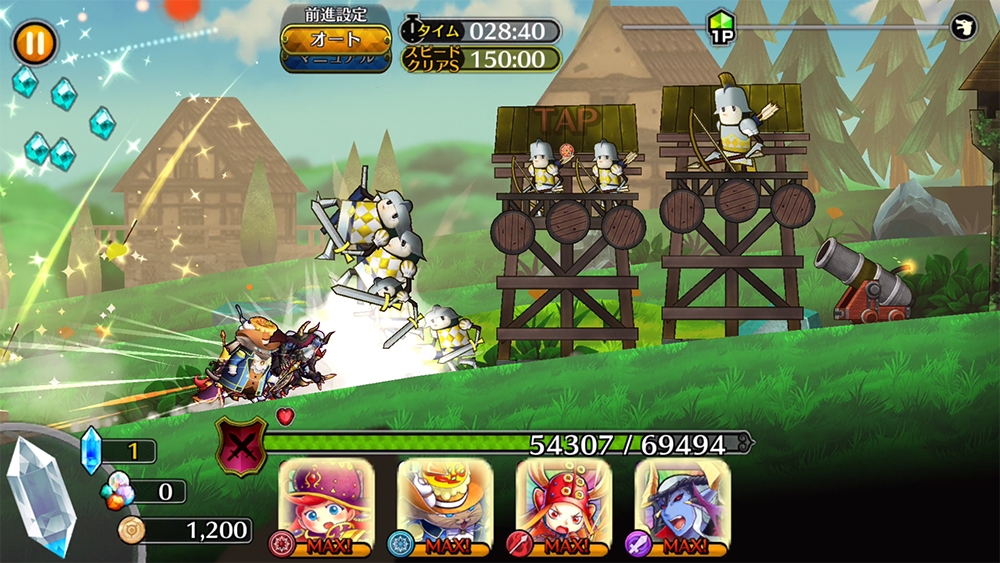Select the オート advance mode
The image size is (1000, 563).
321,38
